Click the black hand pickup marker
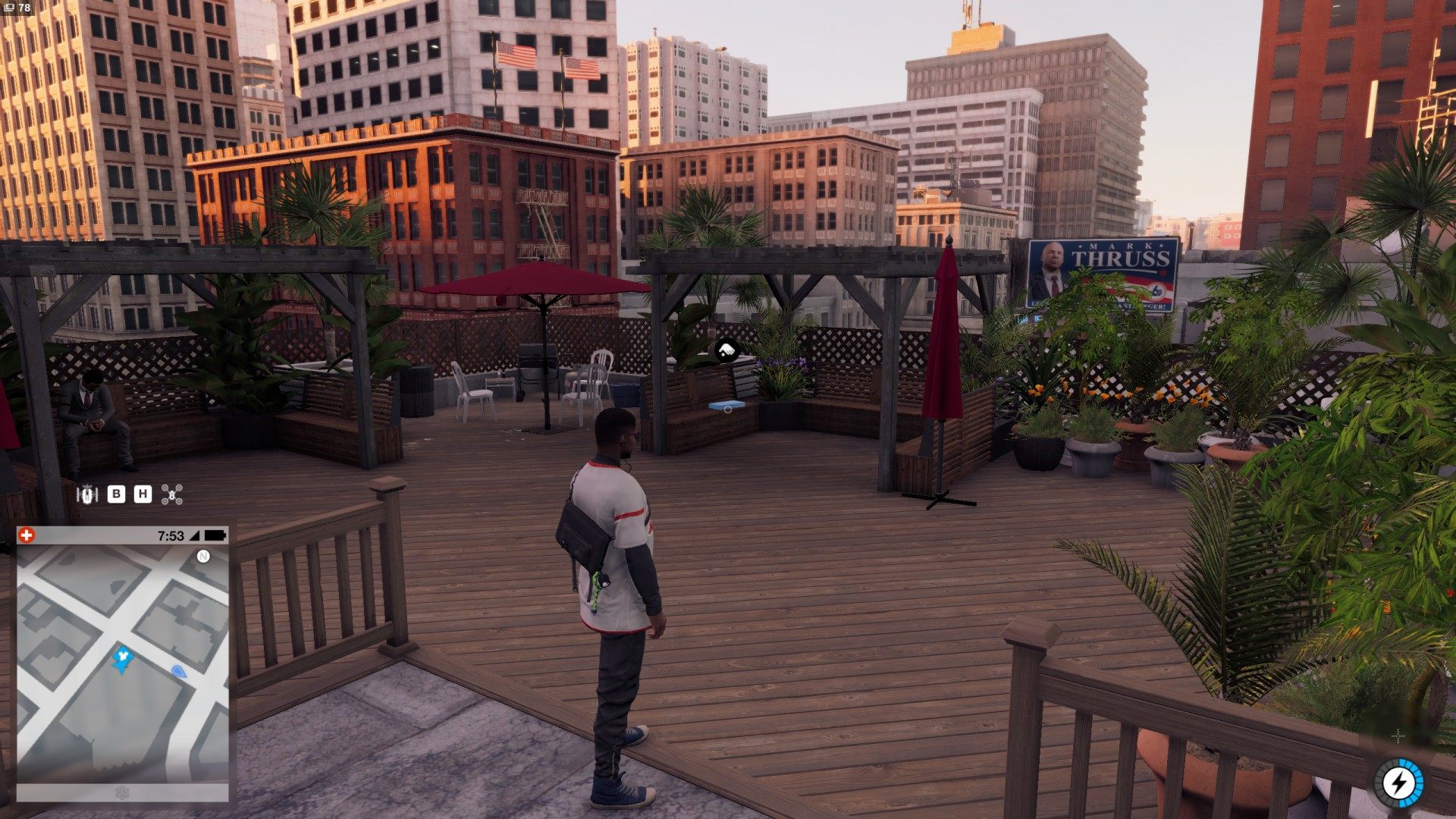This screenshot has height=819, width=1456. coord(726,350)
